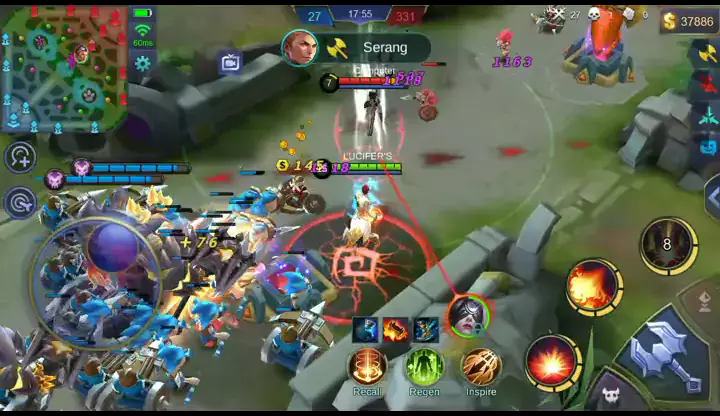Tap the lock-target plus icon
This screenshot has width=720, height=416.
20,156
